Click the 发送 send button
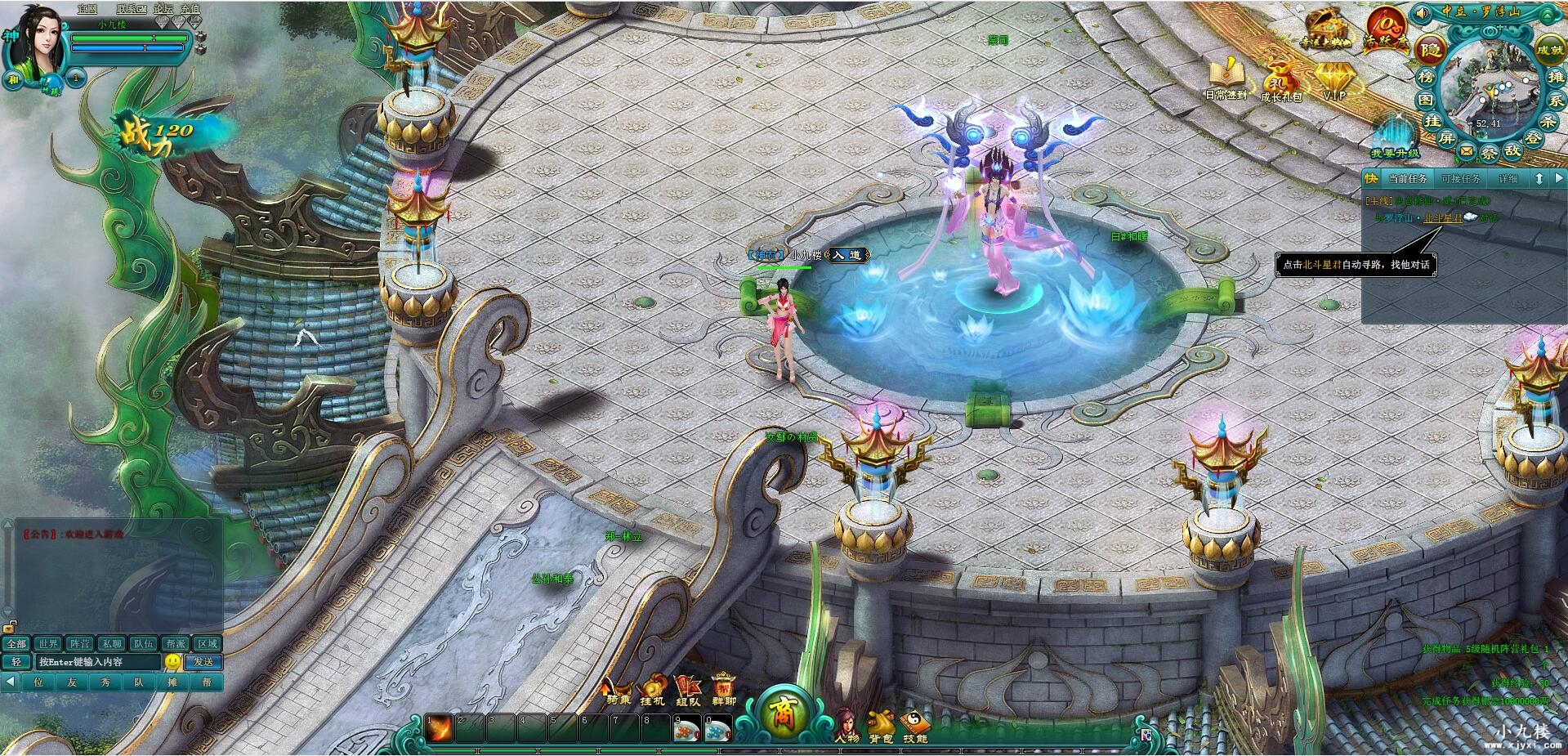 pyautogui.click(x=203, y=662)
